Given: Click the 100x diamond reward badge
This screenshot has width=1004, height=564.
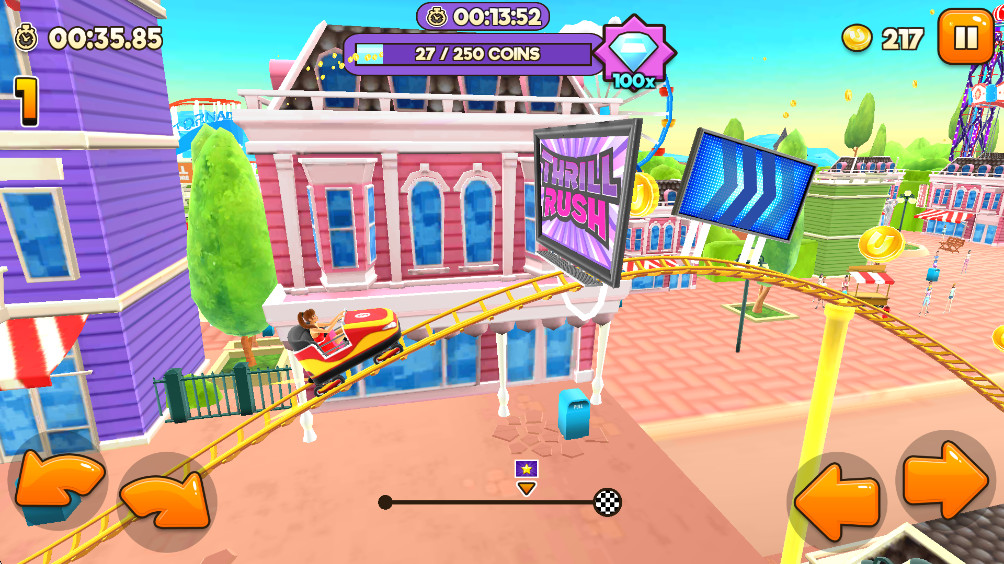Looking at the screenshot, I should click(x=635, y=53).
